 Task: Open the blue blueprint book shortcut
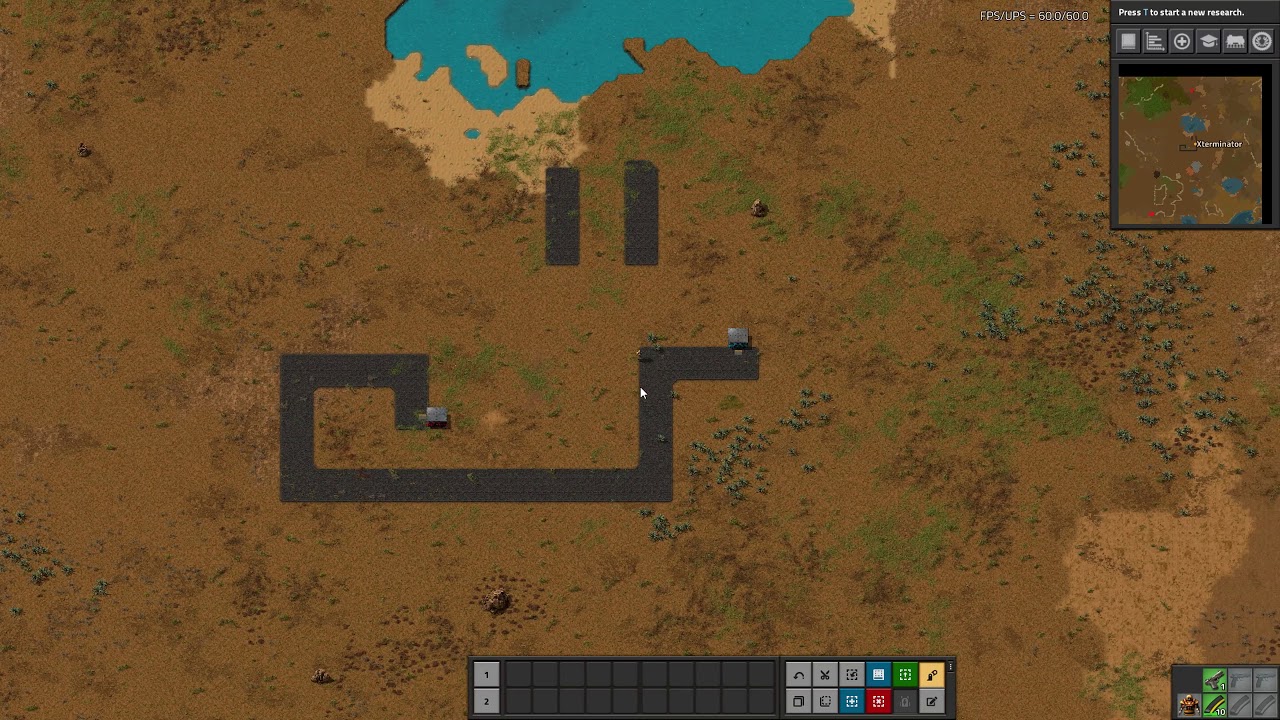(x=878, y=675)
